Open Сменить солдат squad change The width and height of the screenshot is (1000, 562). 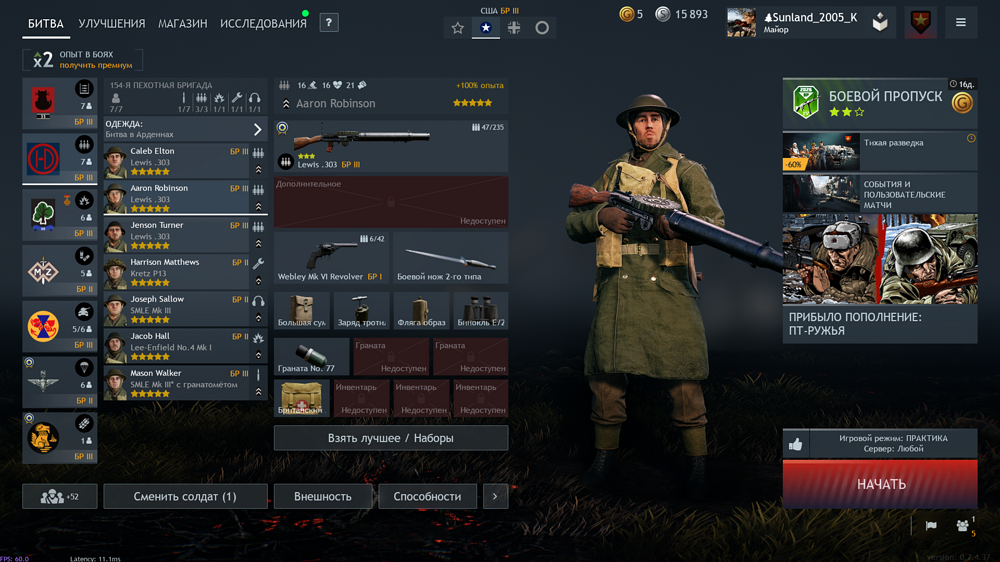185,496
